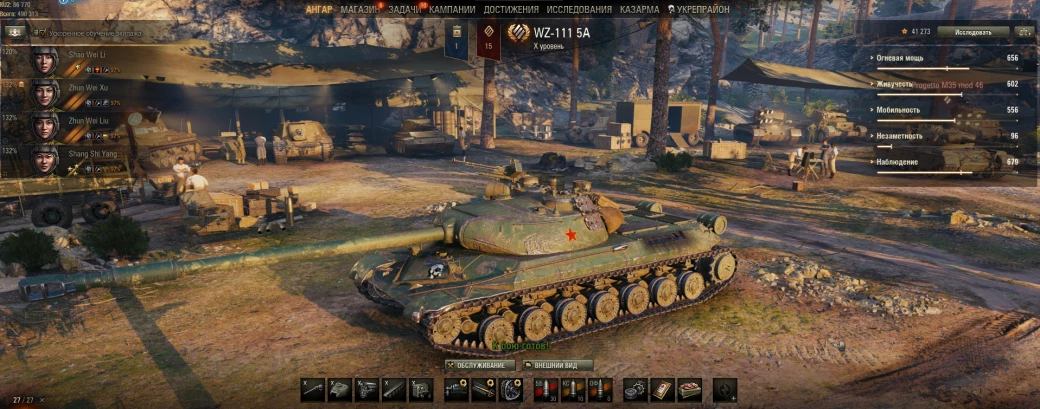Screen dimensions: 1040x409
Task: Open the Исследования tab
Action: (577, 9)
